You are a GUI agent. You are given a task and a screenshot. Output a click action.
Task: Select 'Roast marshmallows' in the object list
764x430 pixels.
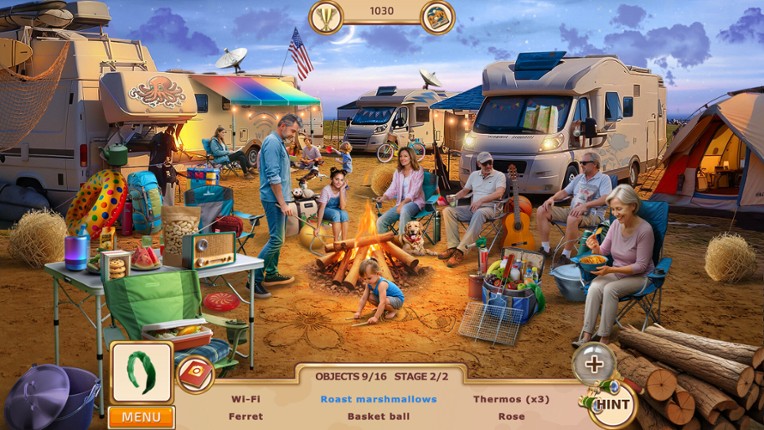(x=378, y=399)
